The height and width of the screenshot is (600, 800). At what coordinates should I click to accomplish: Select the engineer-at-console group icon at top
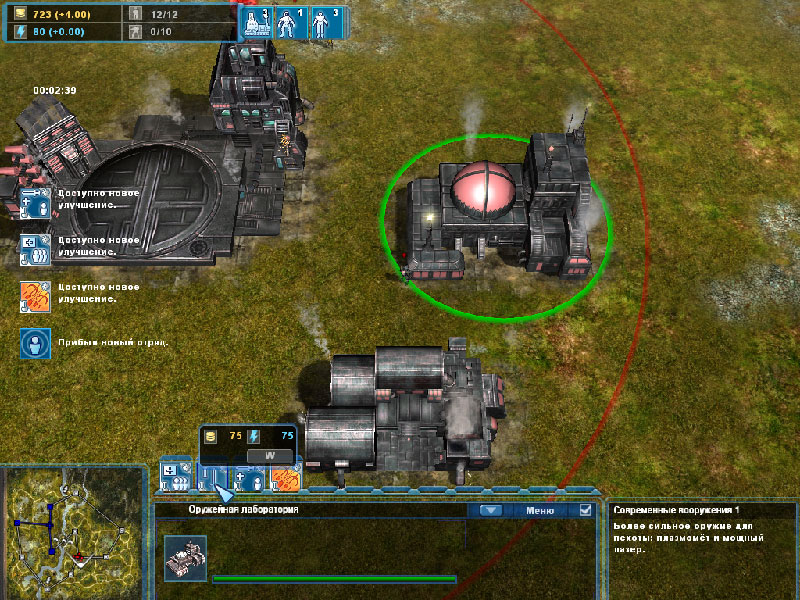click(x=256, y=21)
